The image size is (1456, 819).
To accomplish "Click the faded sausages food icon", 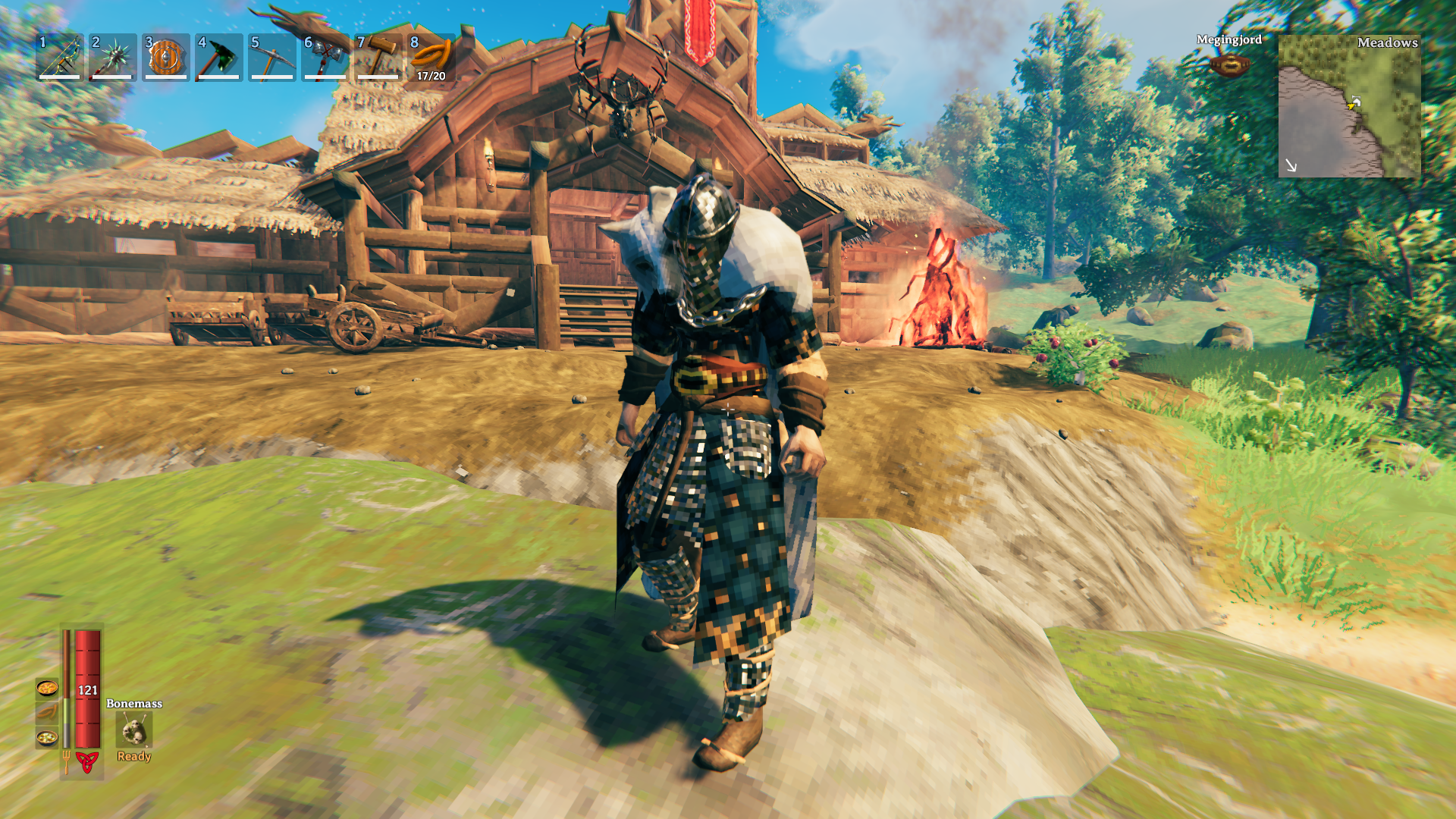I will [47, 713].
